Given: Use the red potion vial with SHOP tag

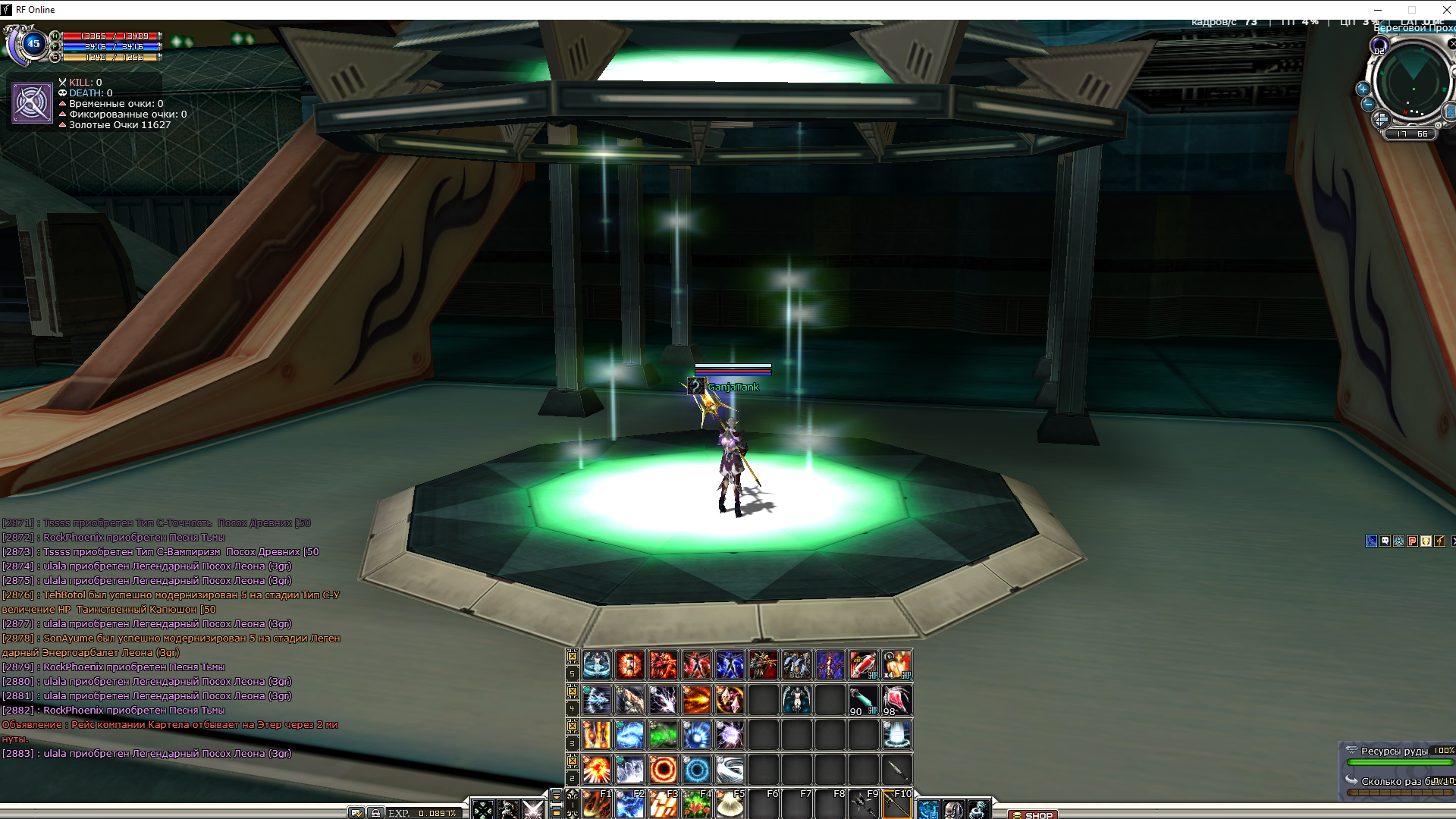Looking at the screenshot, I should 863,665.
